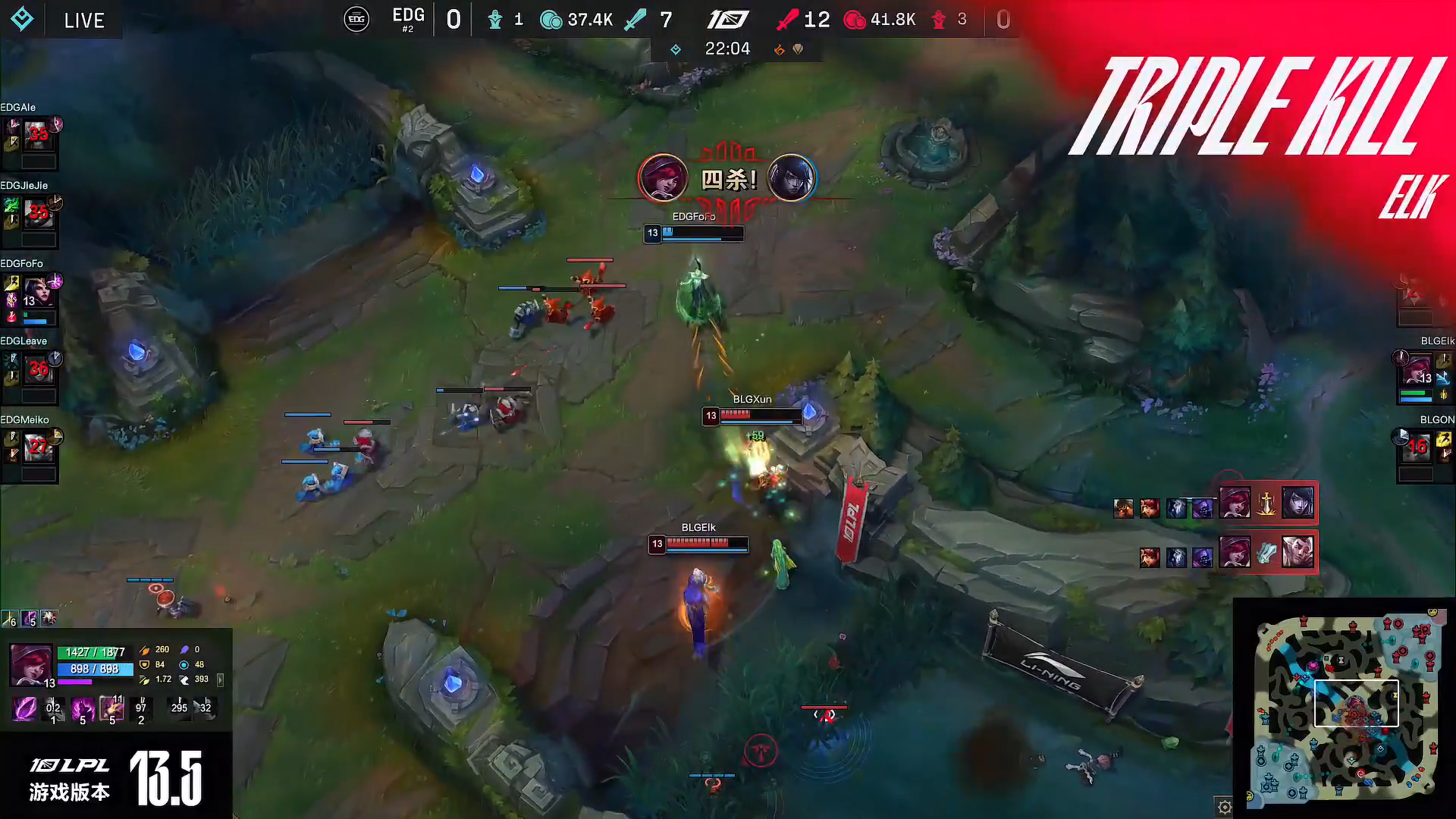Select EDGLeave's player portrait
Viewport: 1456px width, 819px height.
[x=37, y=370]
